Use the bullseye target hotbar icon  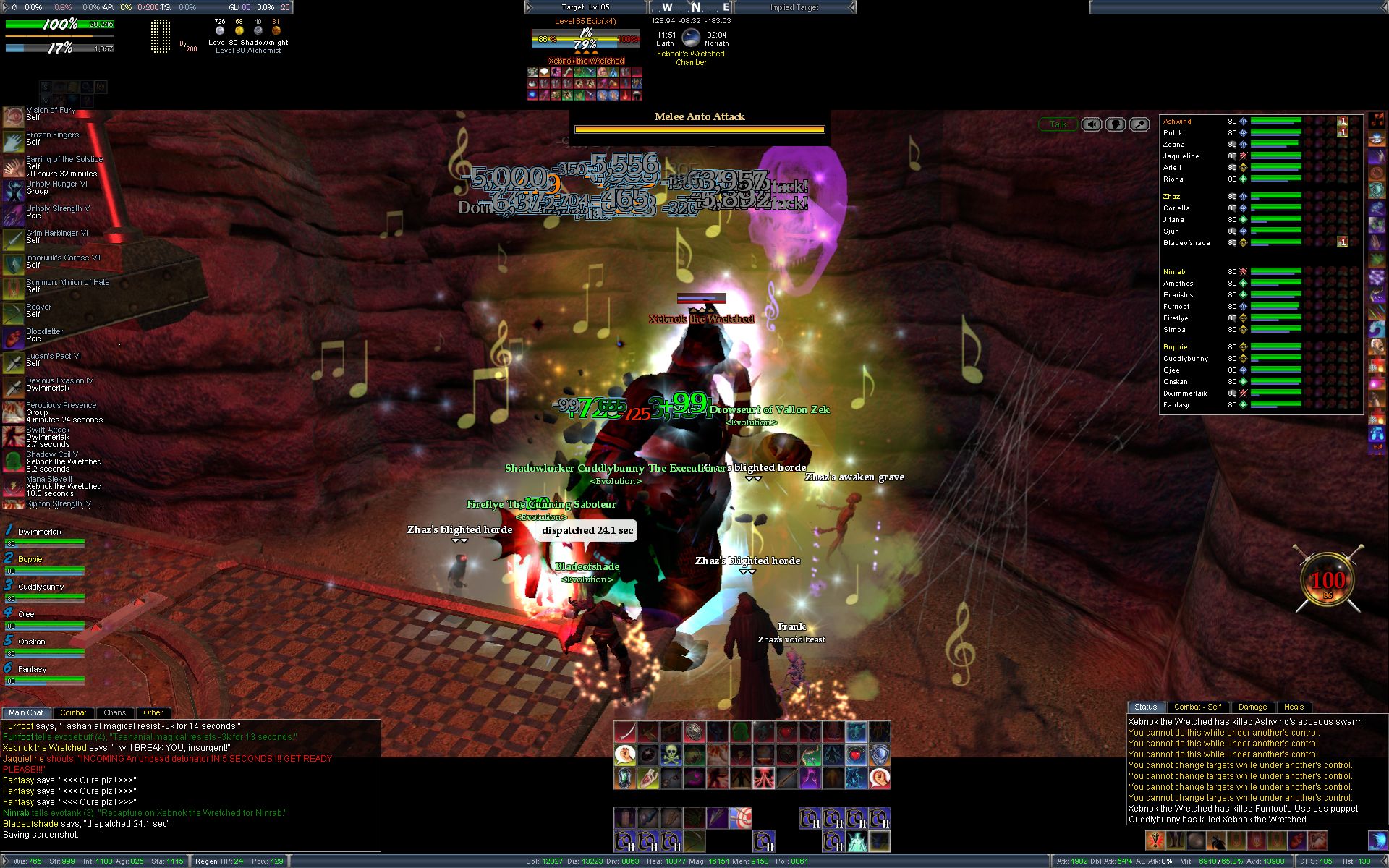click(740, 817)
